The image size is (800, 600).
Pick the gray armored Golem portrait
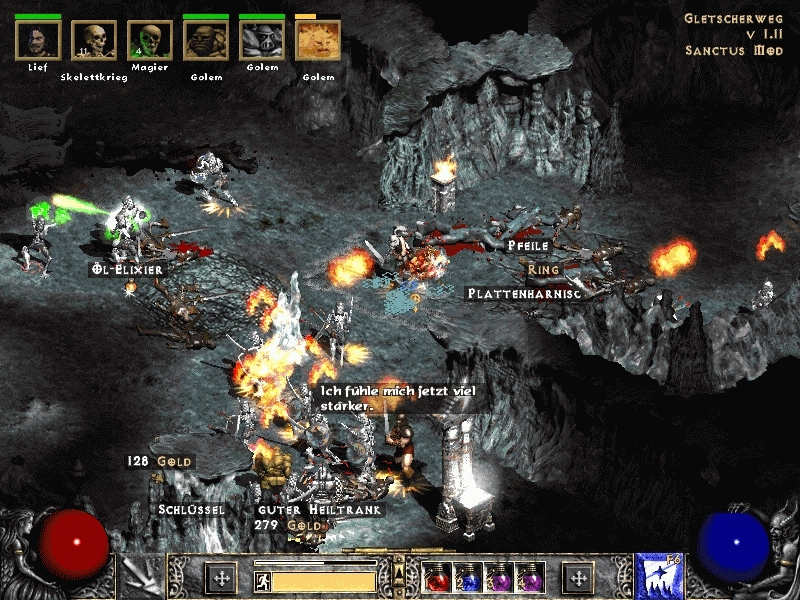coord(262,41)
